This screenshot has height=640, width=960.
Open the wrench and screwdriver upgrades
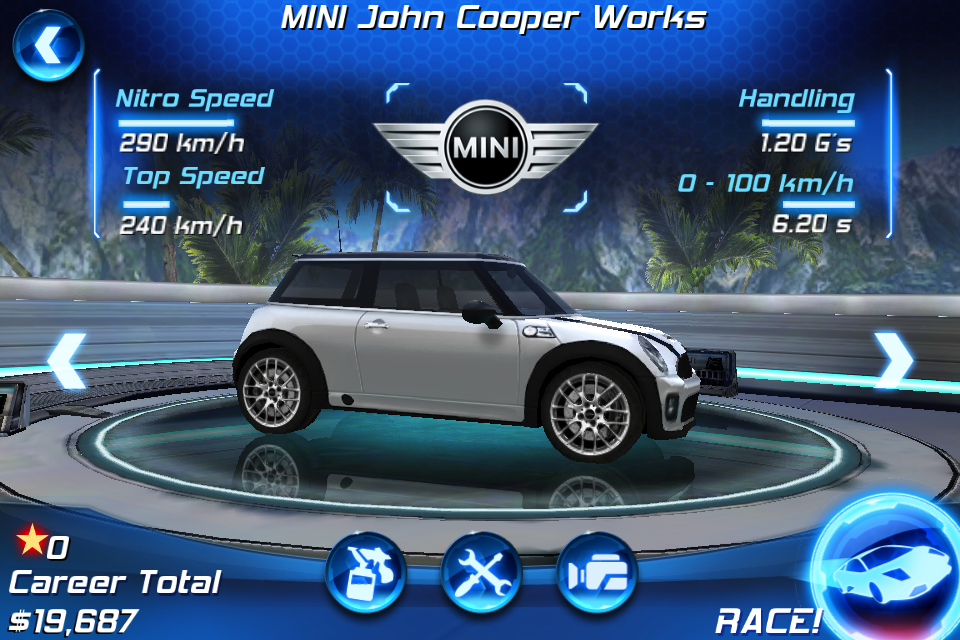click(x=481, y=573)
